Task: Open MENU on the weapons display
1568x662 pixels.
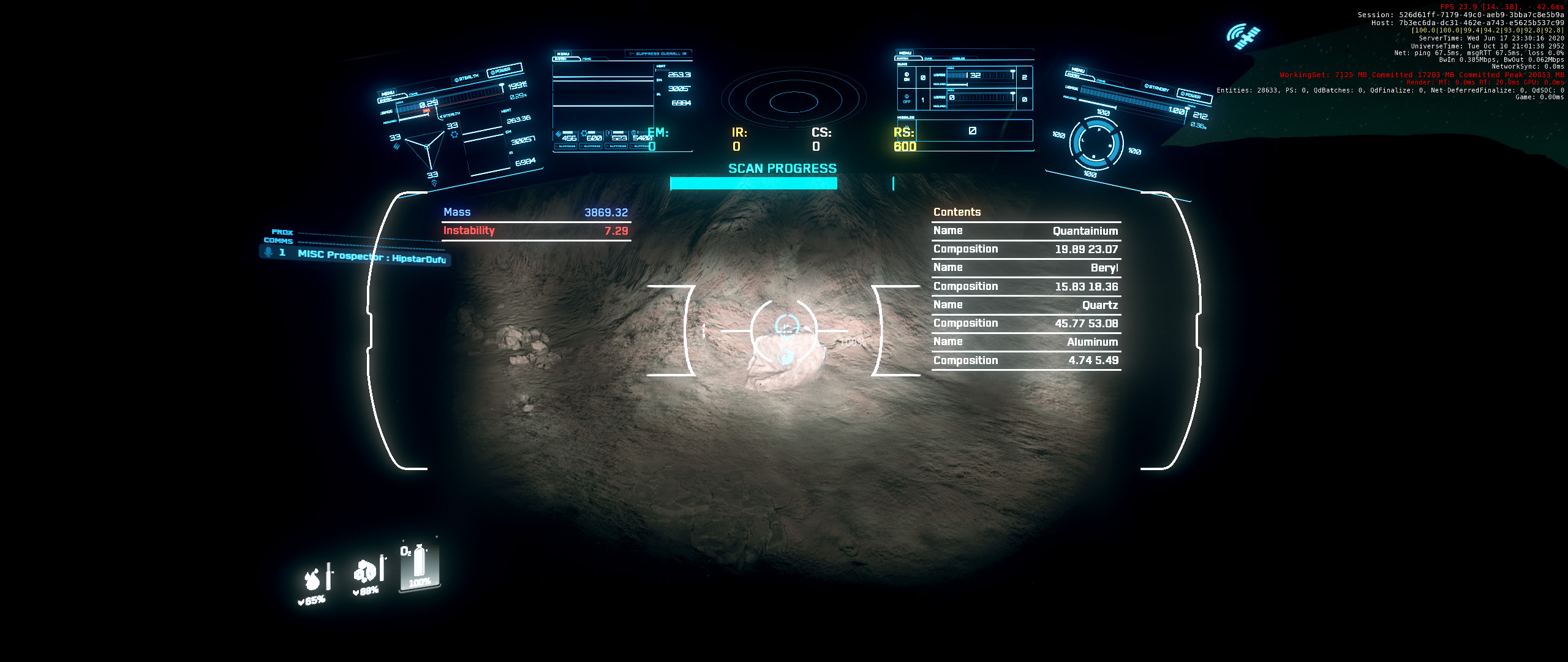Action: (905, 53)
